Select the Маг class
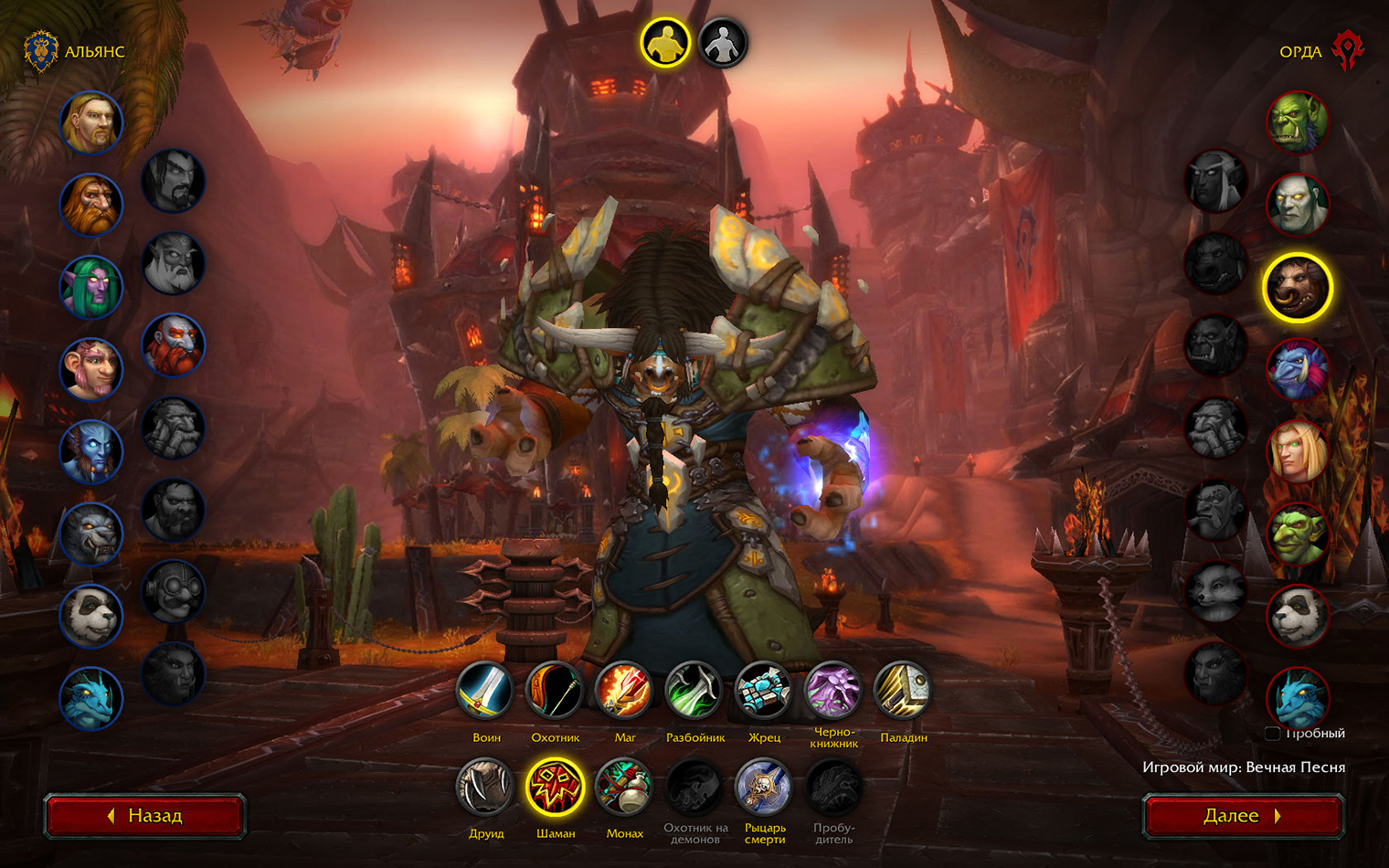The height and width of the screenshot is (868, 1389). pyautogui.click(x=625, y=692)
